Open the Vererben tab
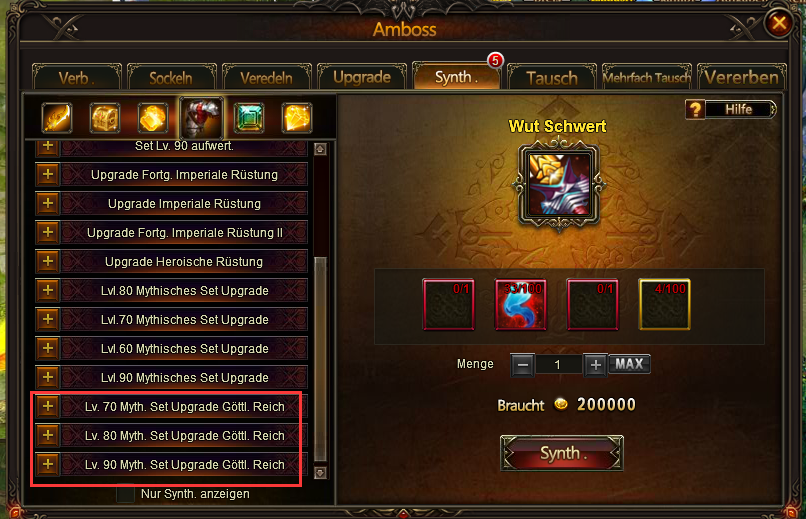This screenshot has width=806, height=519. tap(741, 77)
